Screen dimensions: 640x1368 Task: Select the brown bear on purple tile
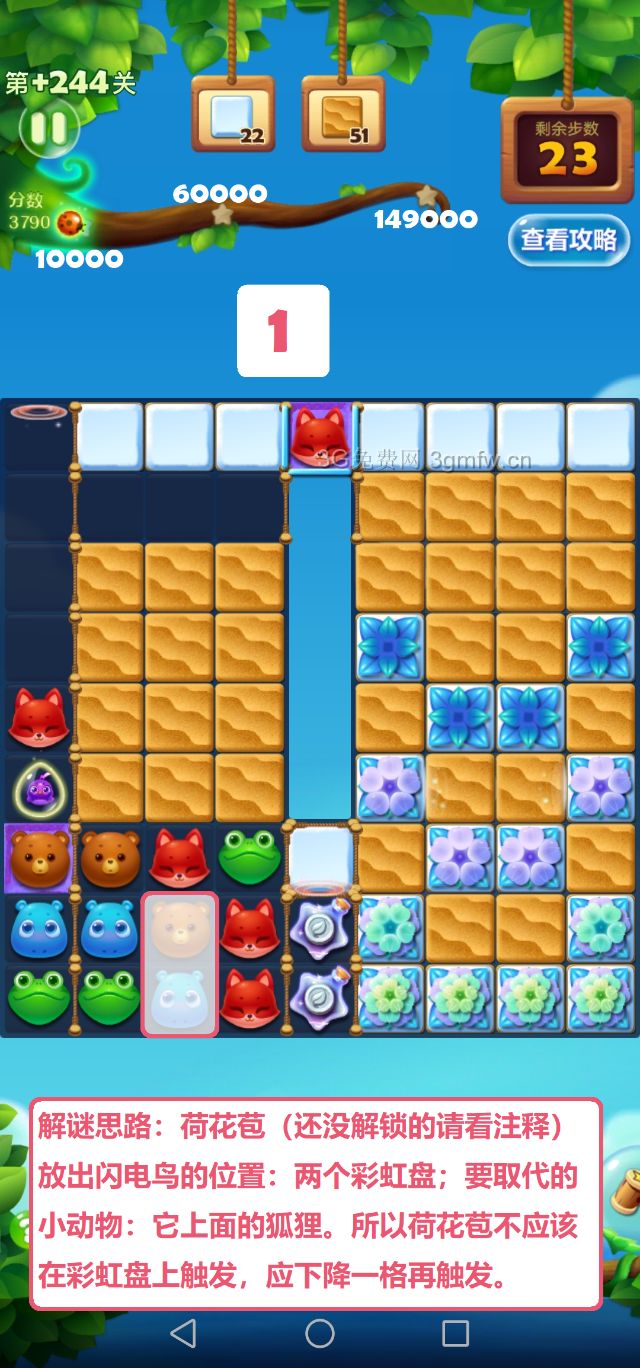[x=38, y=857]
